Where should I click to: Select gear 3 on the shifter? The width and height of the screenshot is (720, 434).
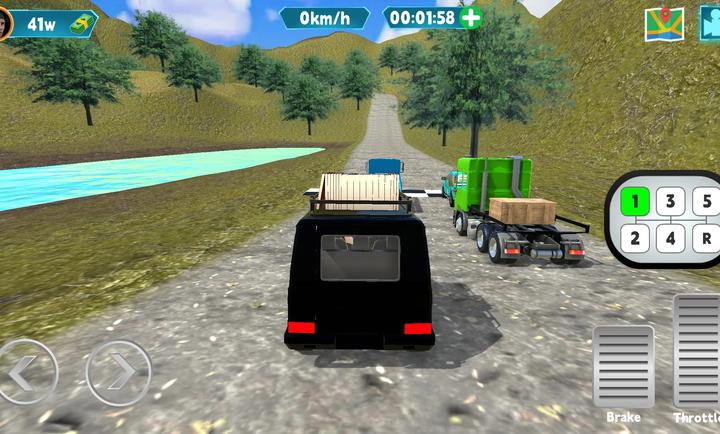(x=671, y=202)
